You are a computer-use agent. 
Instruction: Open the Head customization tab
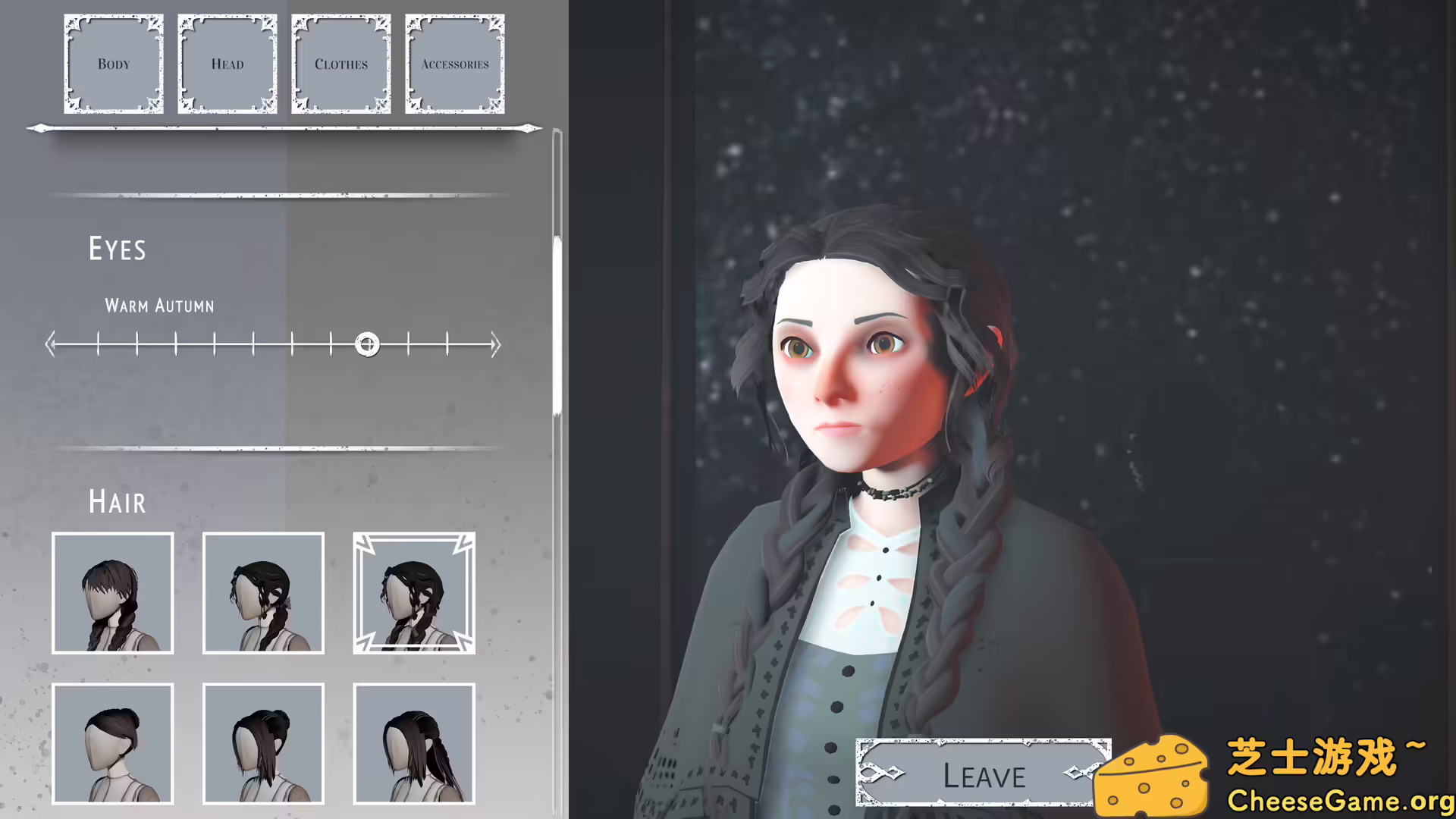[227, 64]
